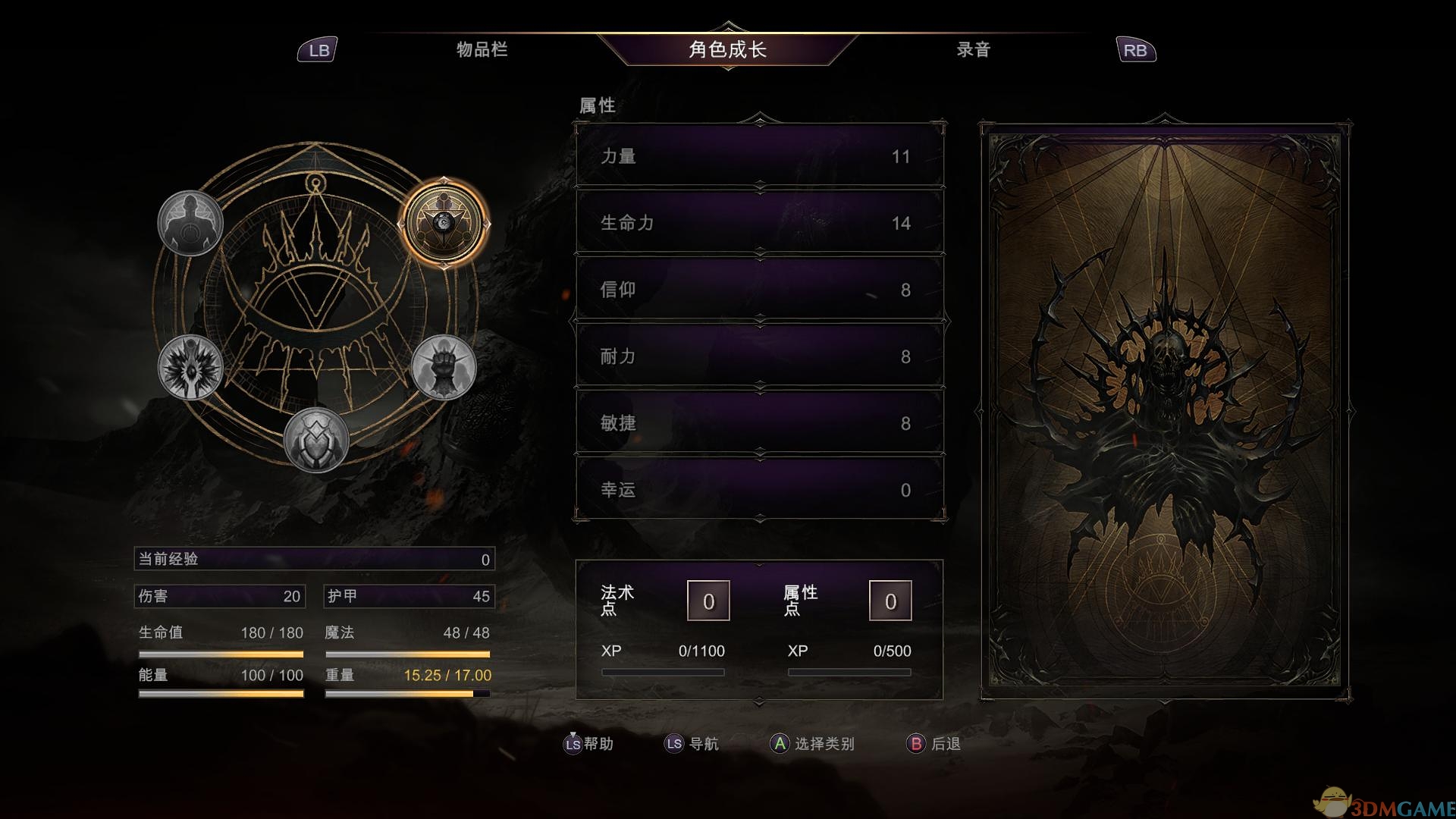
Task: Click the muscular body class icon
Action: (191, 221)
